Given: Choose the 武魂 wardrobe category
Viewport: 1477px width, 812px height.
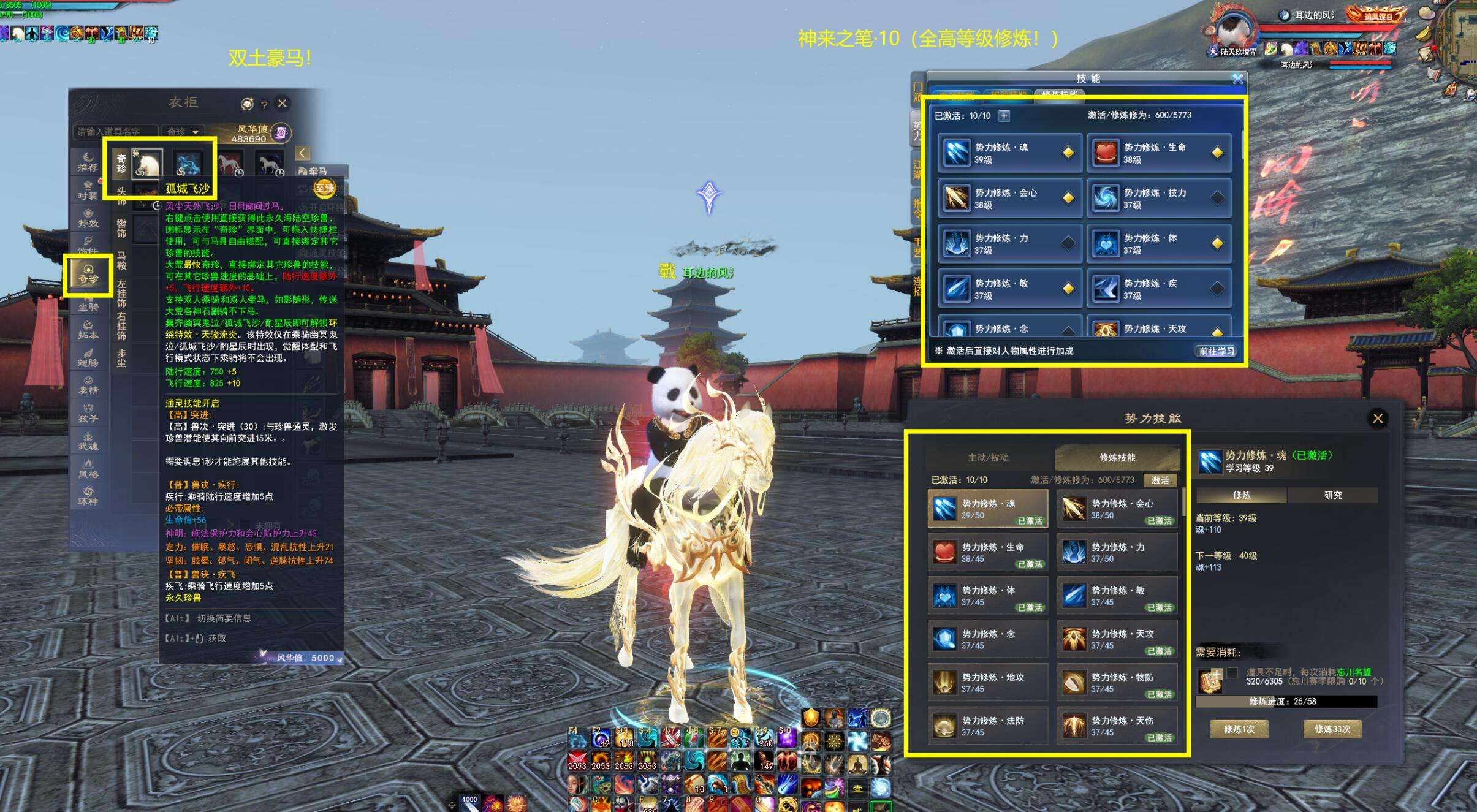Looking at the screenshot, I should coord(88,442).
